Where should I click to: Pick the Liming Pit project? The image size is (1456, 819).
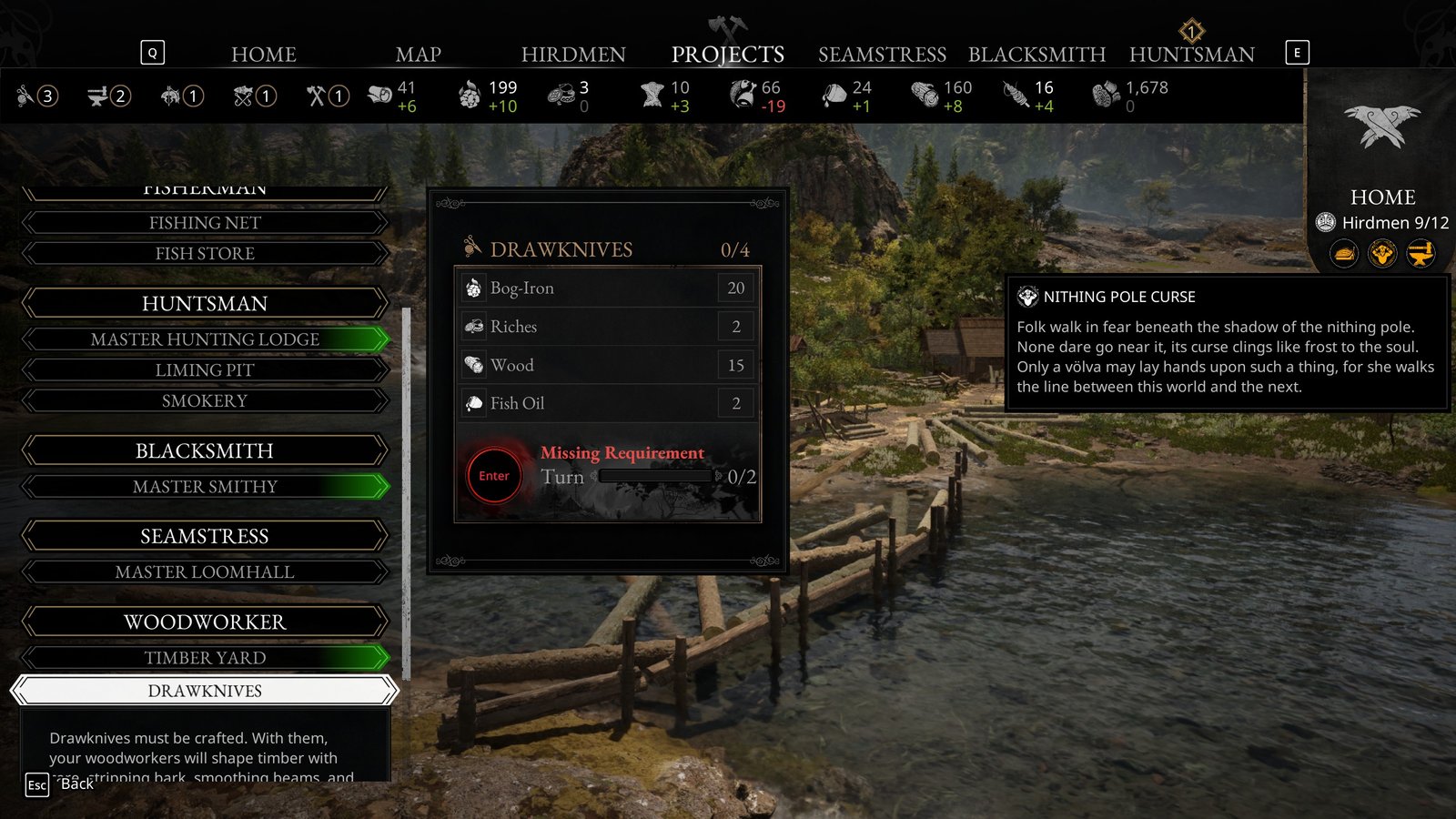pyautogui.click(x=205, y=370)
